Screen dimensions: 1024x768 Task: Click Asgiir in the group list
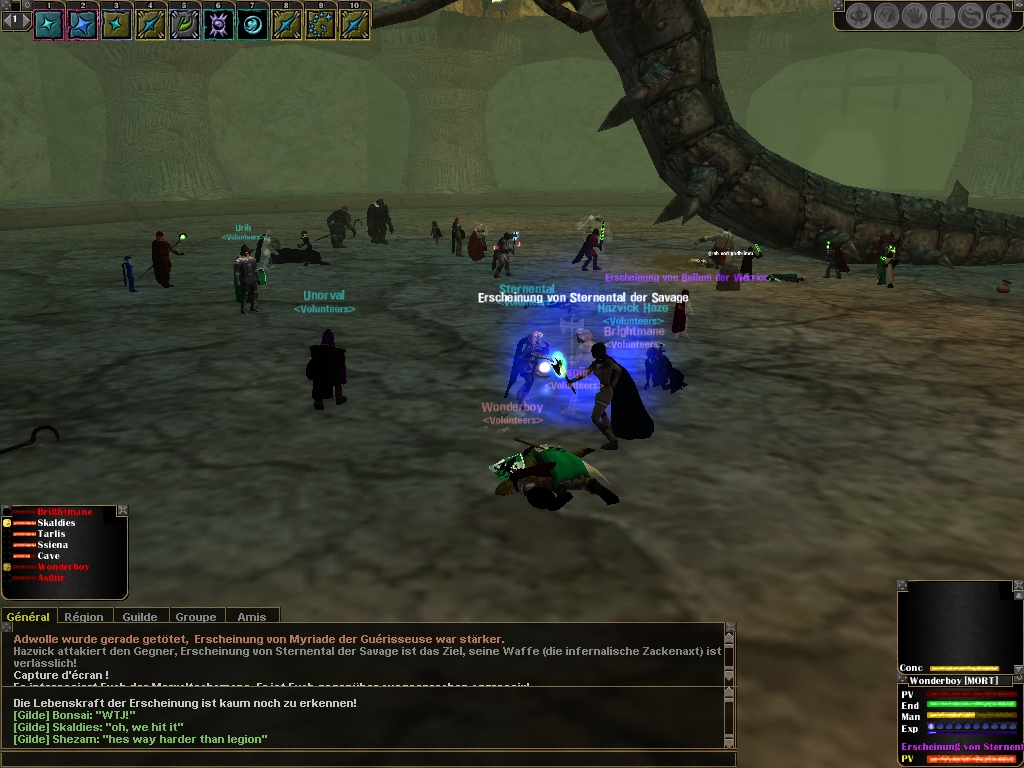click(51, 578)
